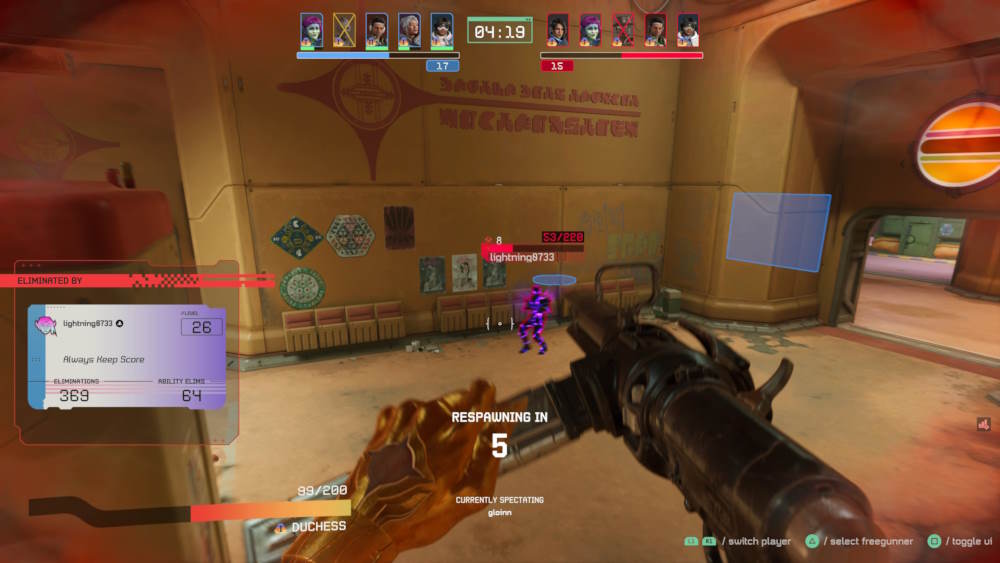The height and width of the screenshot is (563, 1000).
Task: Select the eliminated blue team portrait
Action: tap(344, 29)
